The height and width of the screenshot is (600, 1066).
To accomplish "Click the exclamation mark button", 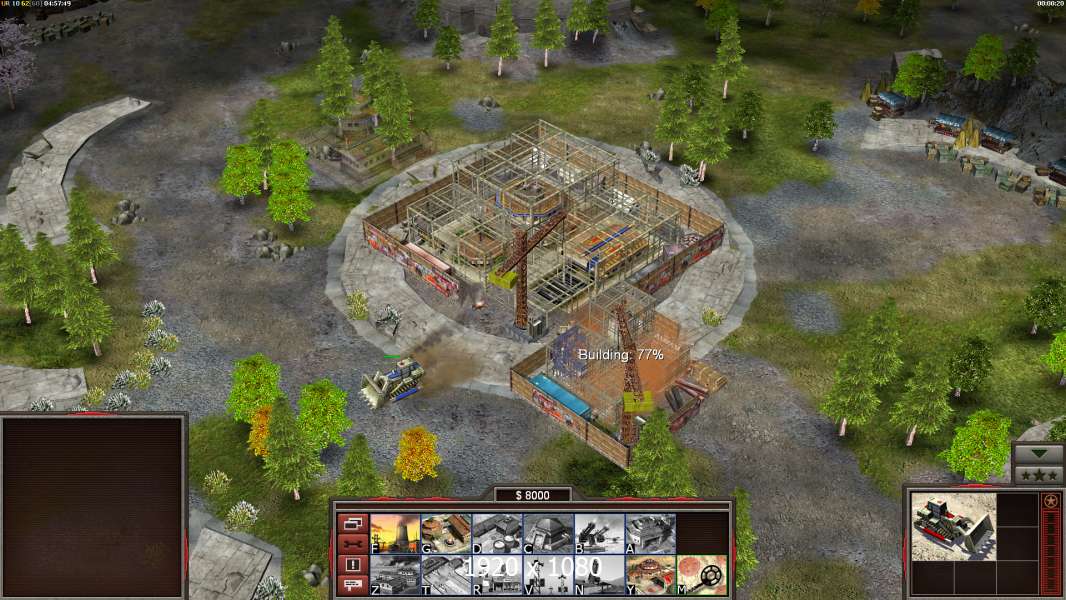I will click(352, 565).
